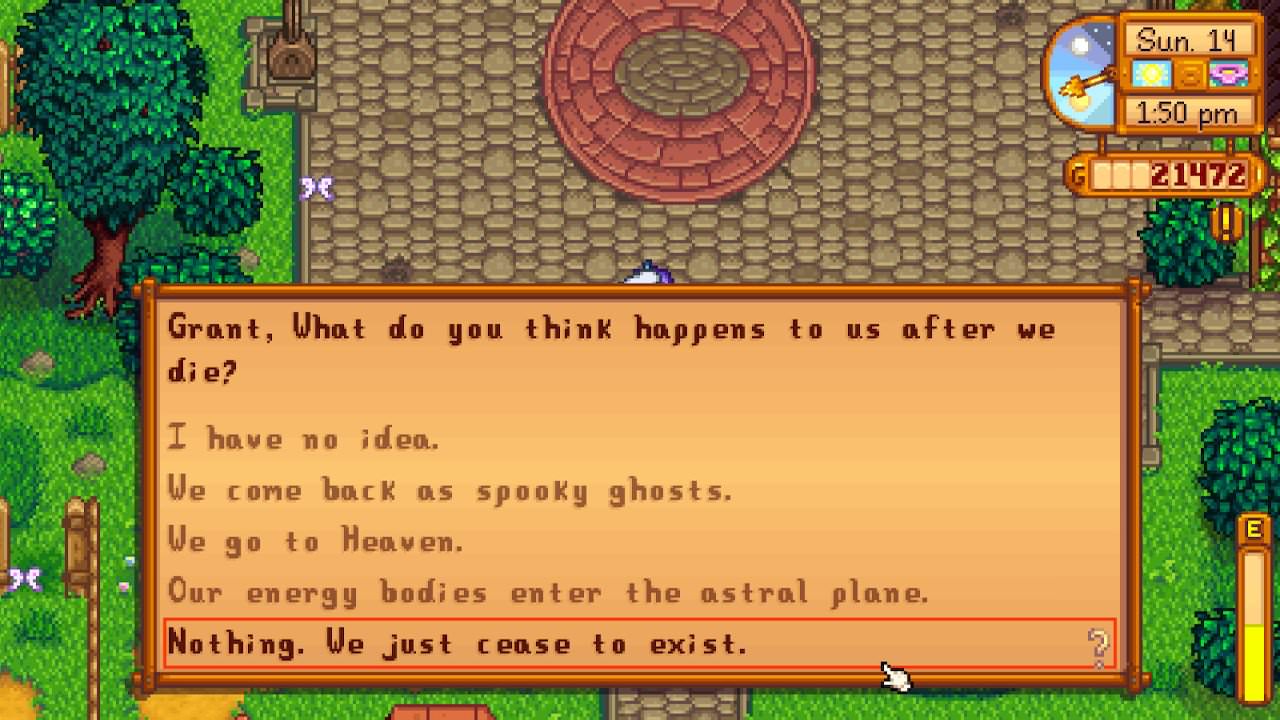
Task: Click the "1:50 pm" time readout
Action: [x=1189, y=113]
